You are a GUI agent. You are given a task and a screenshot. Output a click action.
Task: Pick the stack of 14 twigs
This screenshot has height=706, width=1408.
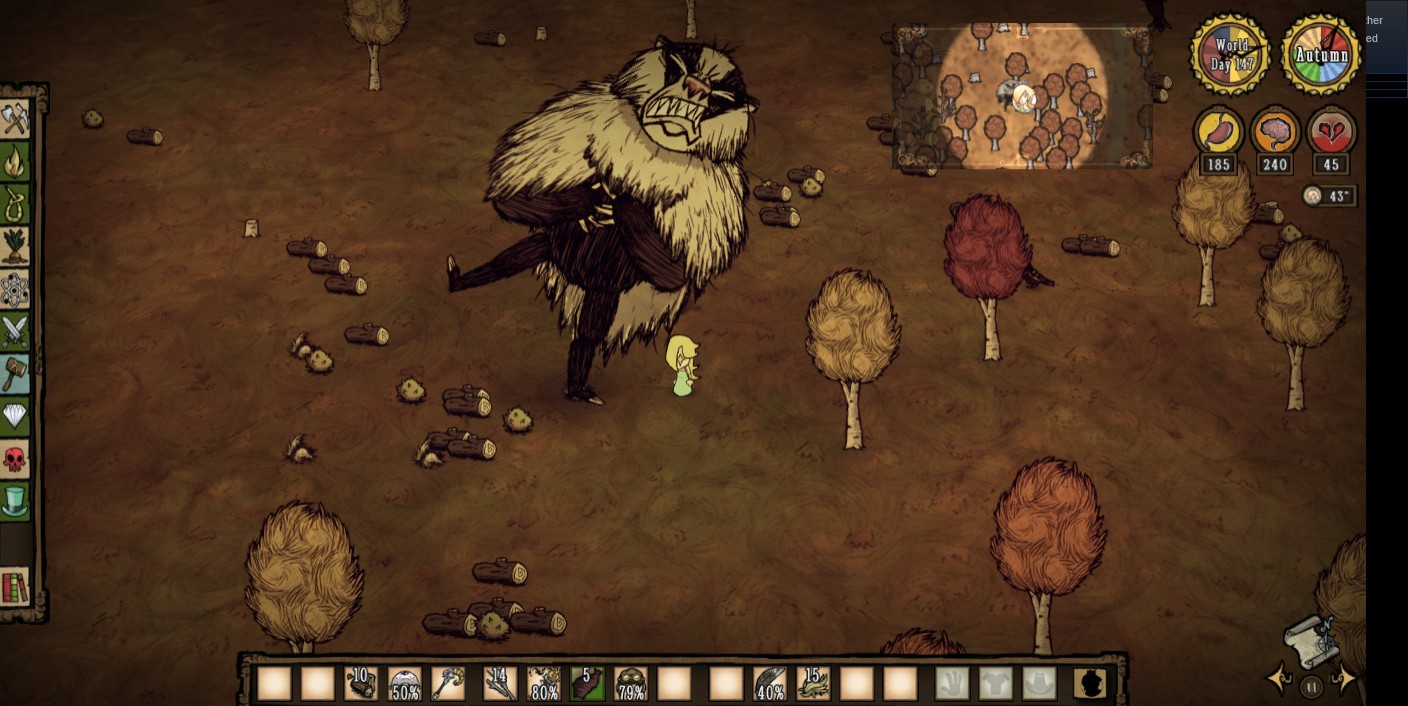click(x=499, y=684)
